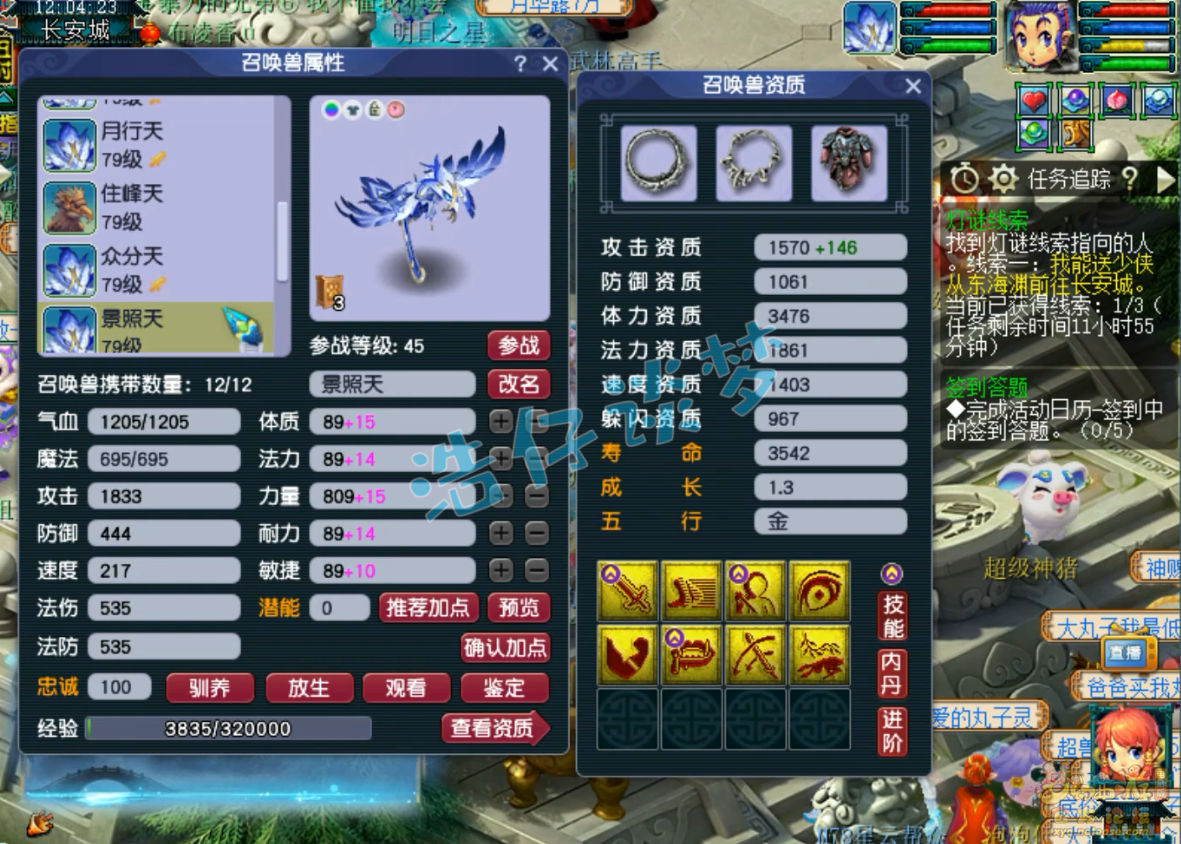Click the 观看 view button
1181x844 pixels.
[x=405, y=688]
